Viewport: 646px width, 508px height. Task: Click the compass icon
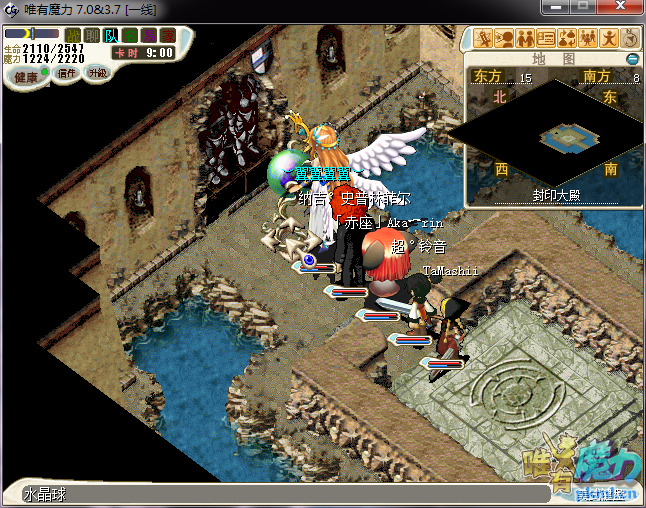pyautogui.click(x=630, y=39)
